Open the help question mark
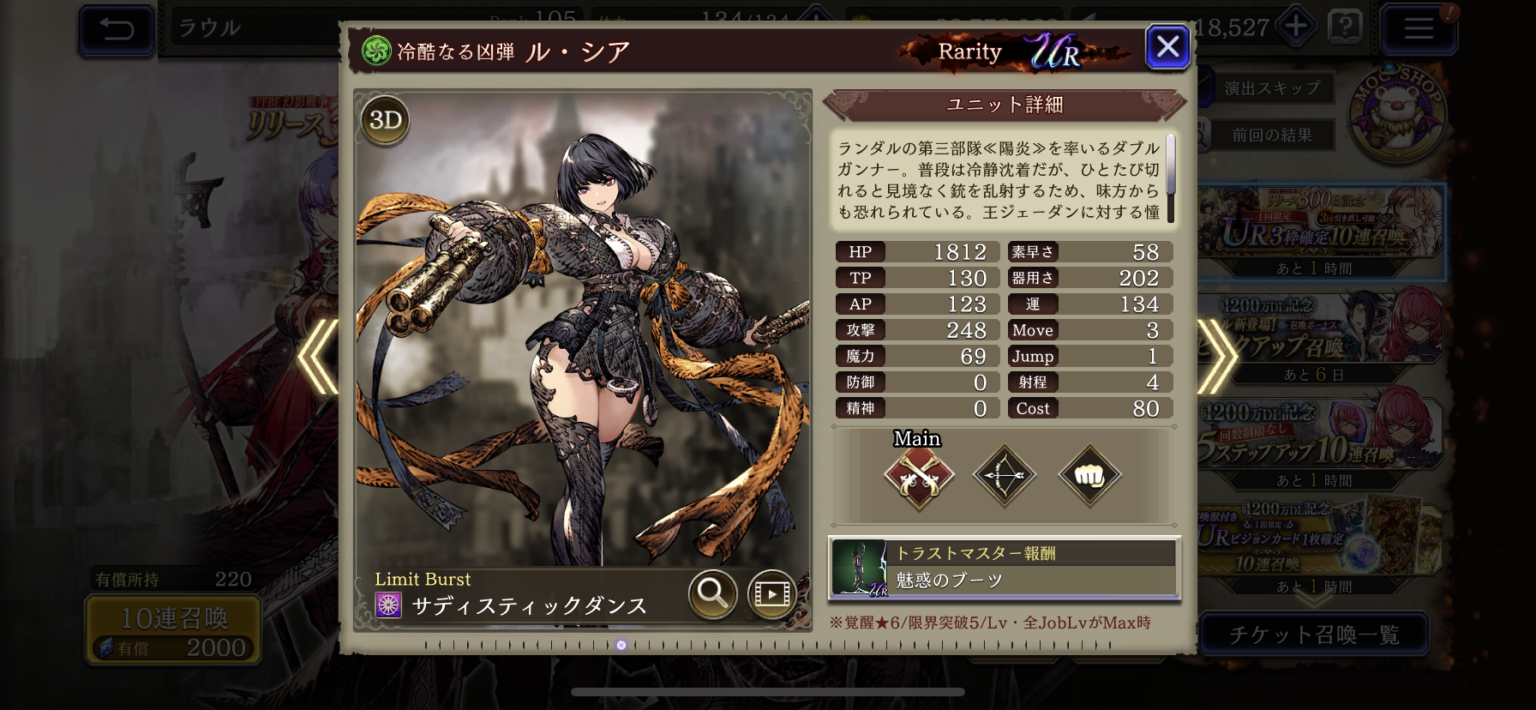 1345,27
